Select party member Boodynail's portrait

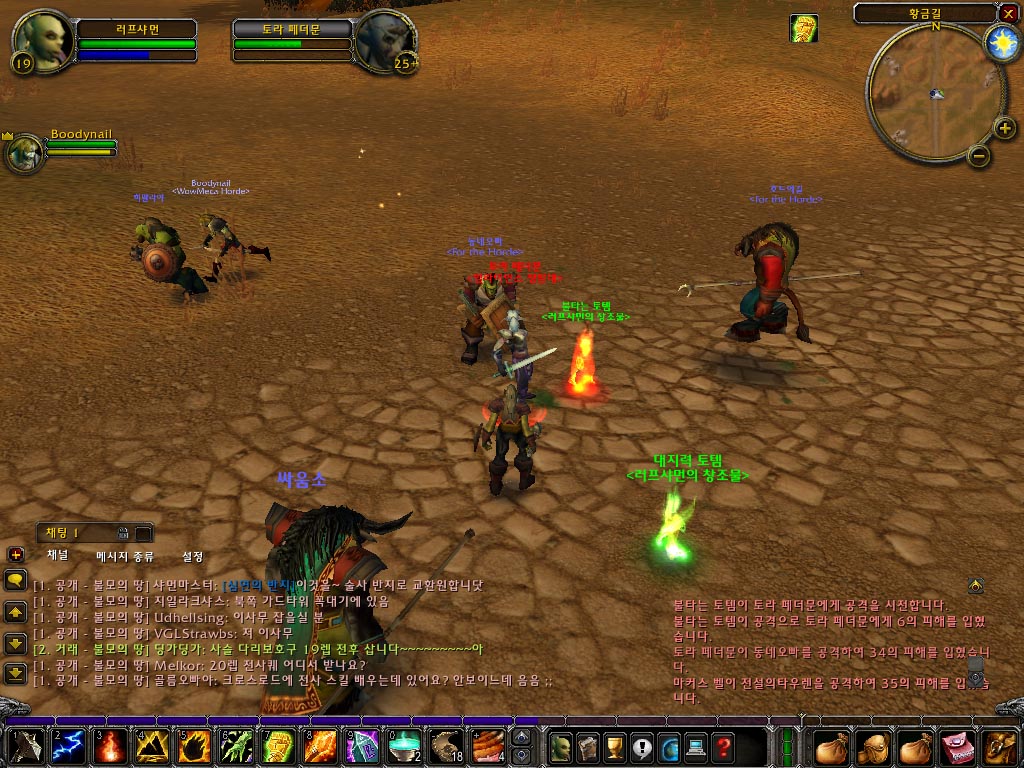24,153
